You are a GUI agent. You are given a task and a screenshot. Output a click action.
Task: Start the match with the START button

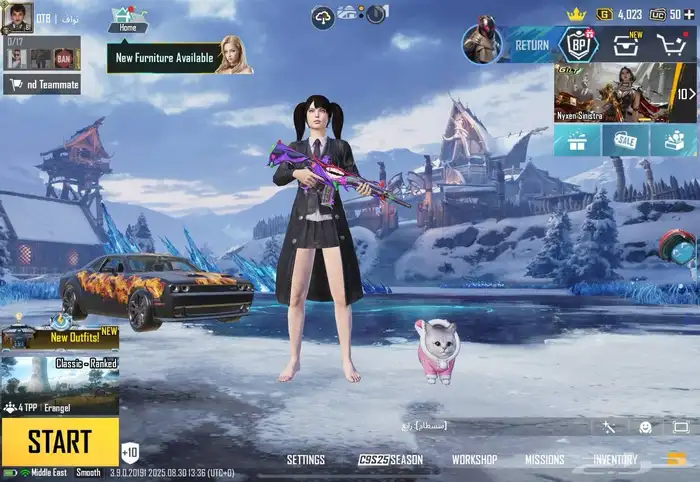(59, 441)
